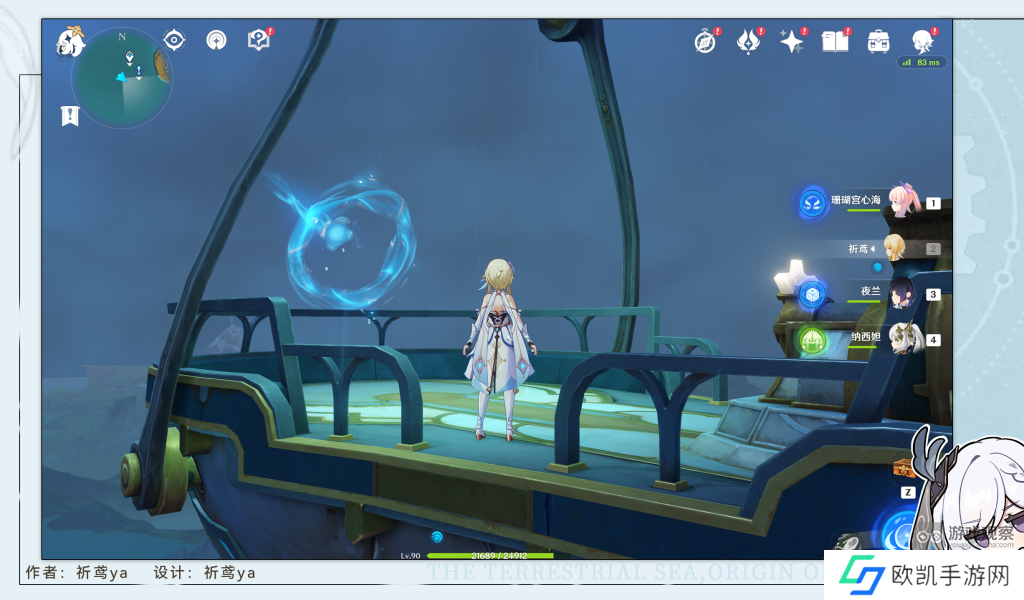
Task: Open the backpack inventory
Action: [x=878, y=42]
